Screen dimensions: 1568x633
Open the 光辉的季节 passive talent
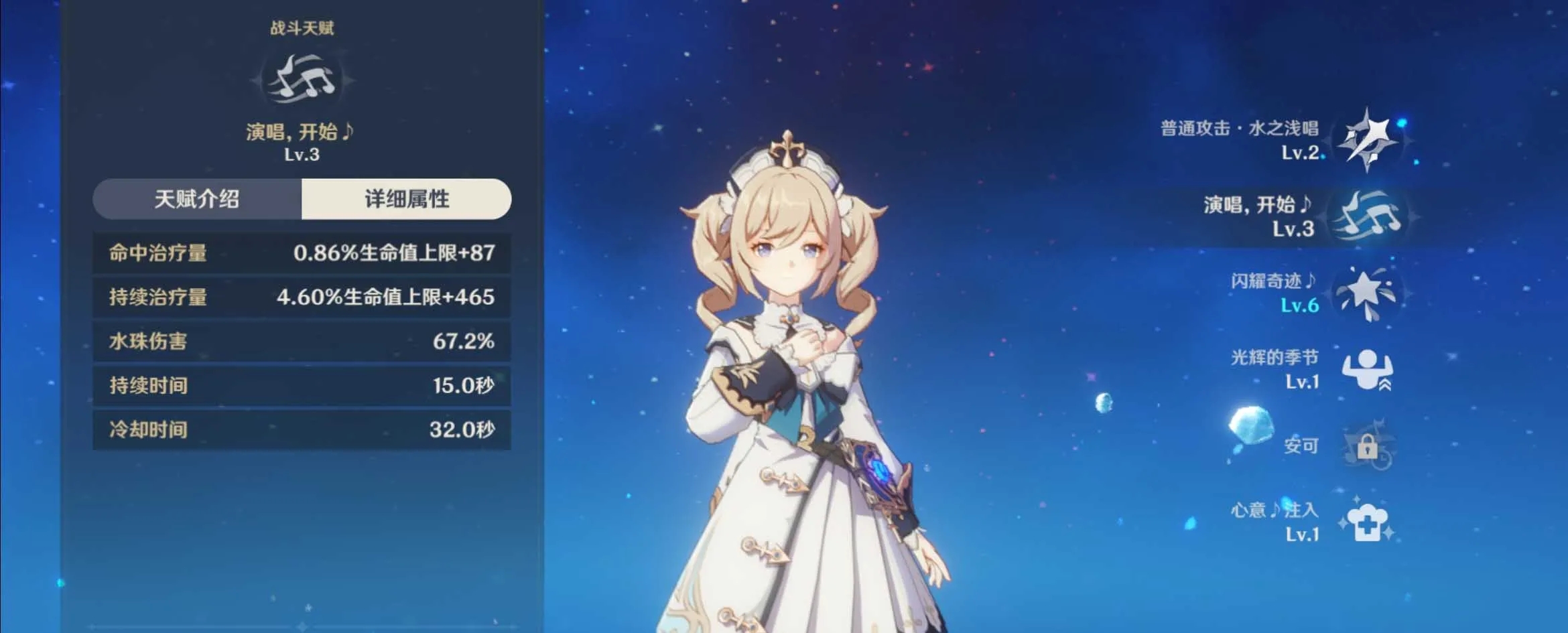1366,369
